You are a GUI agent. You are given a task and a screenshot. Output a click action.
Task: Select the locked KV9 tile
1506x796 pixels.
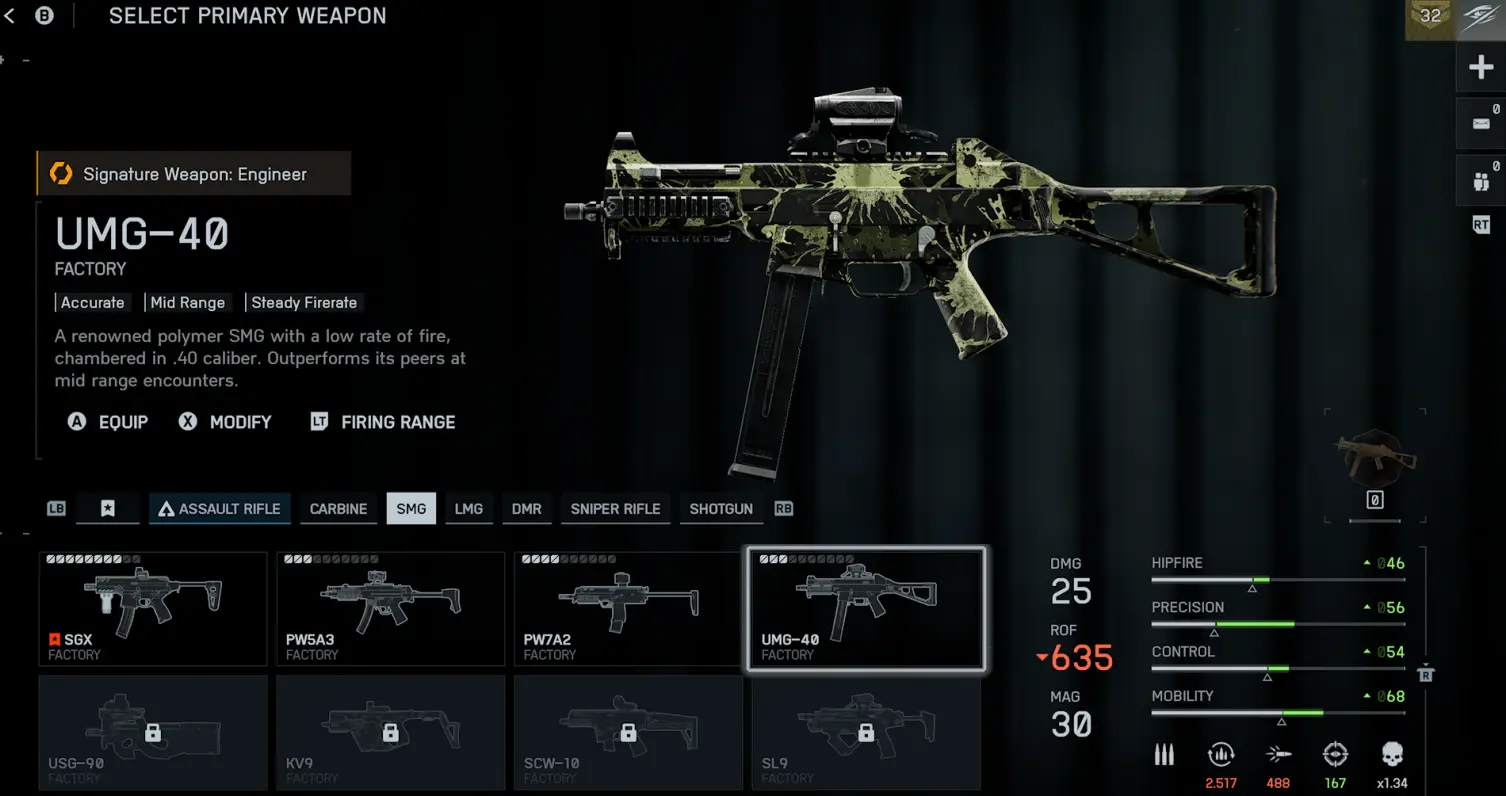coord(390,733)
